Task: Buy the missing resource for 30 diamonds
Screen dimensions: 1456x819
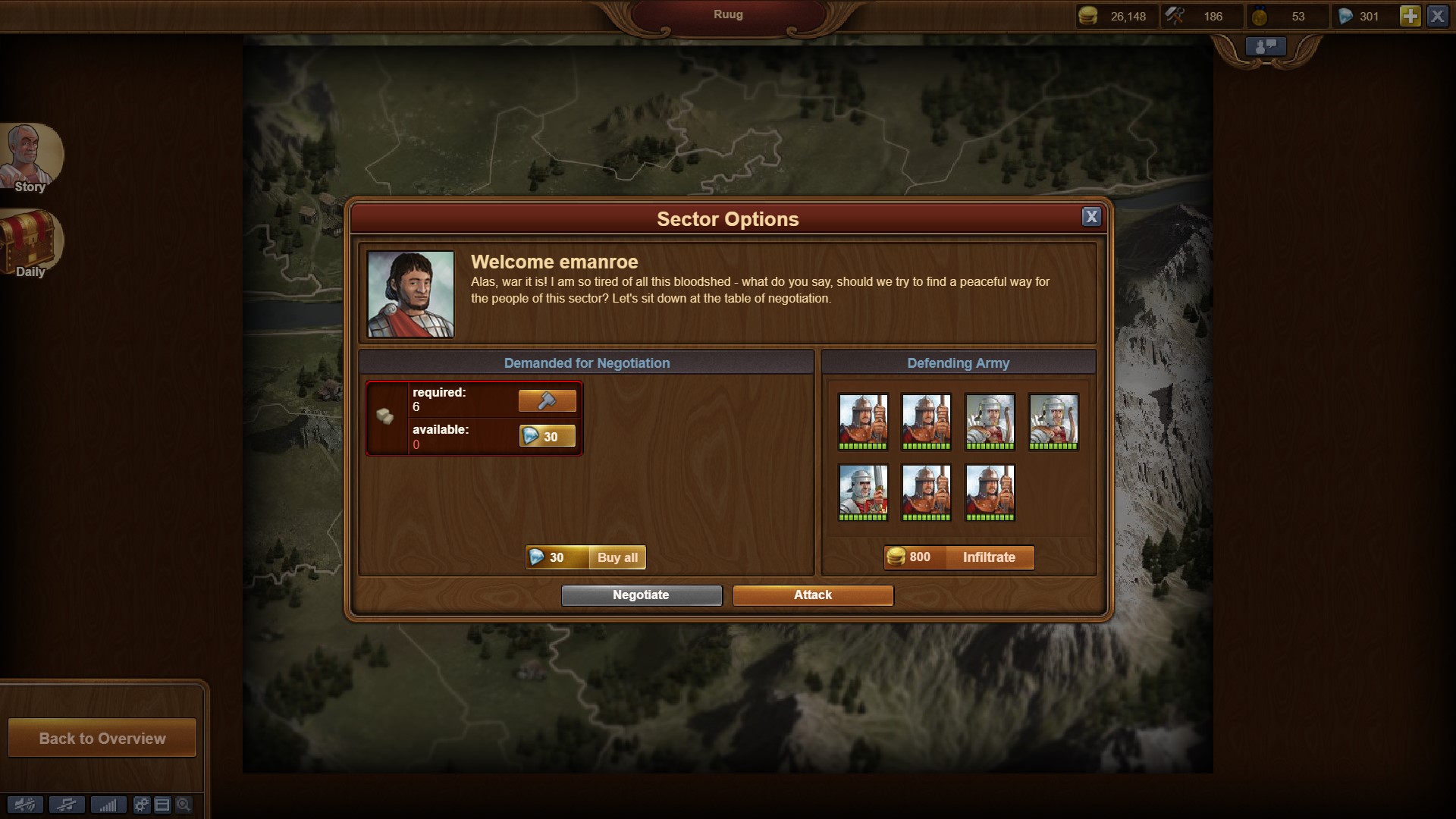Action: (x=547, y=437)
